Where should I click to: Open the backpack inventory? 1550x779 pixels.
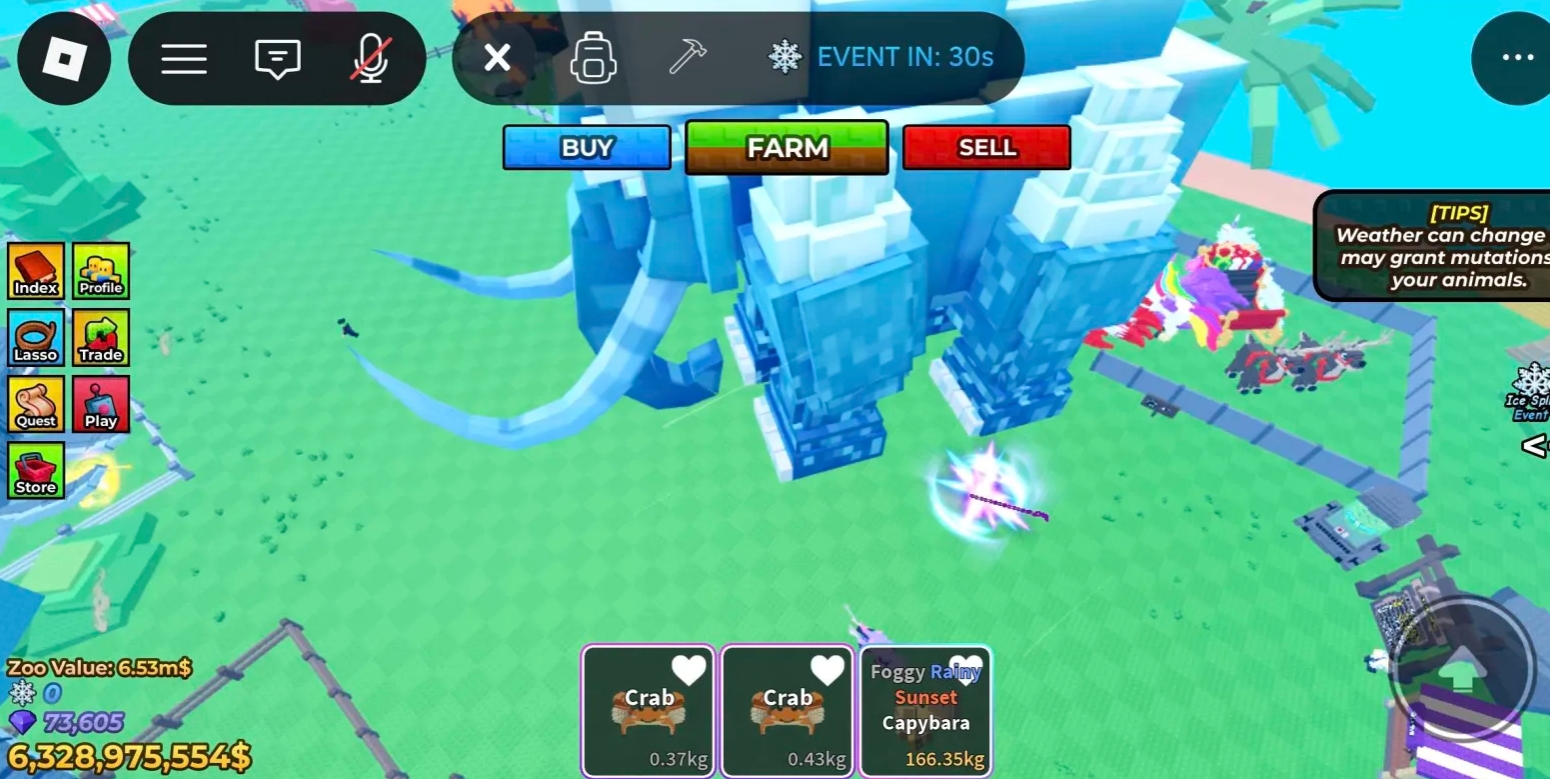593,58
